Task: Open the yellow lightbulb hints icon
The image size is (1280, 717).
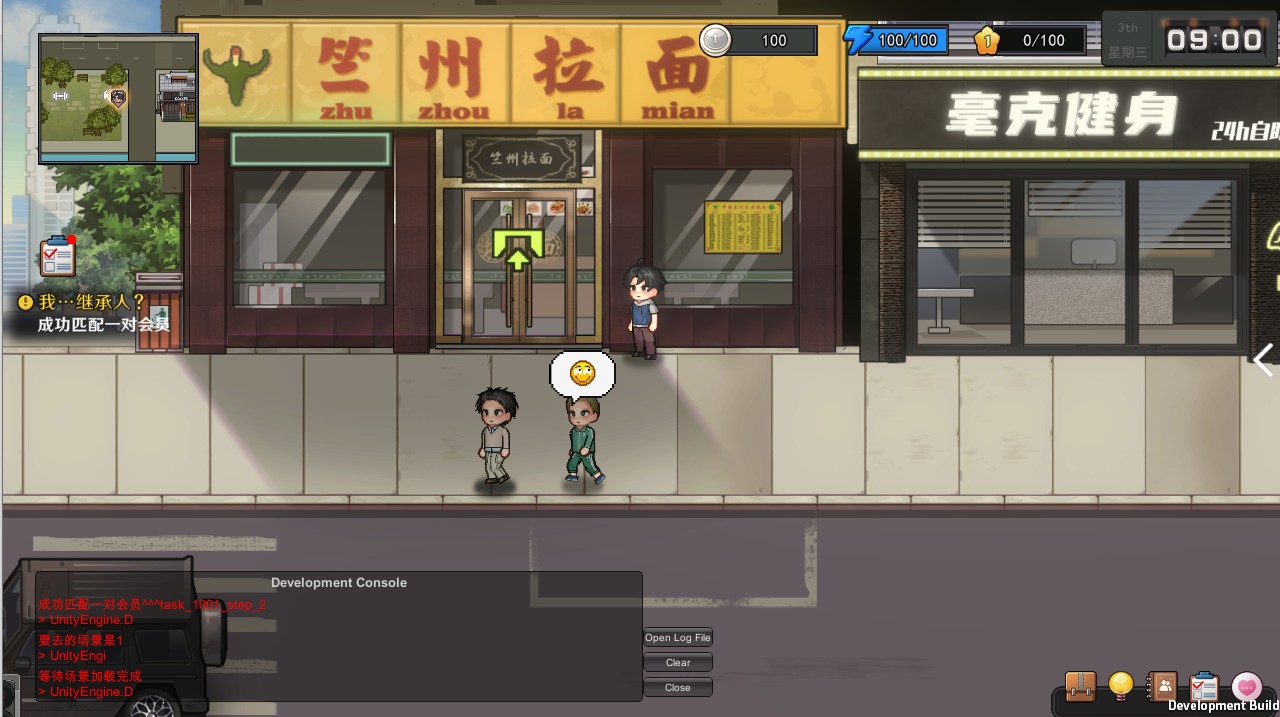Action: (1121, 686)
